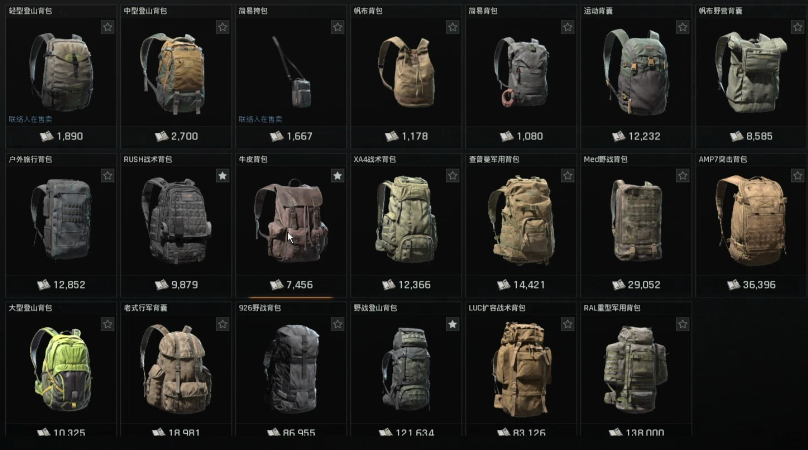Pick the 简易挎包 sling bag item

tap(290, 73)
